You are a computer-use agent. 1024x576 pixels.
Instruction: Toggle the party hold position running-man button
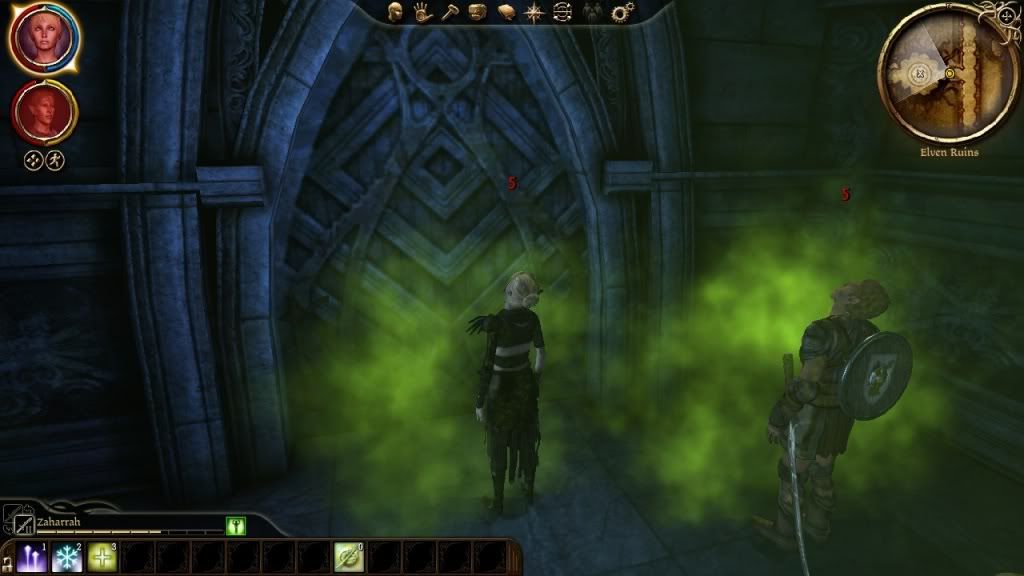(55, 160)
